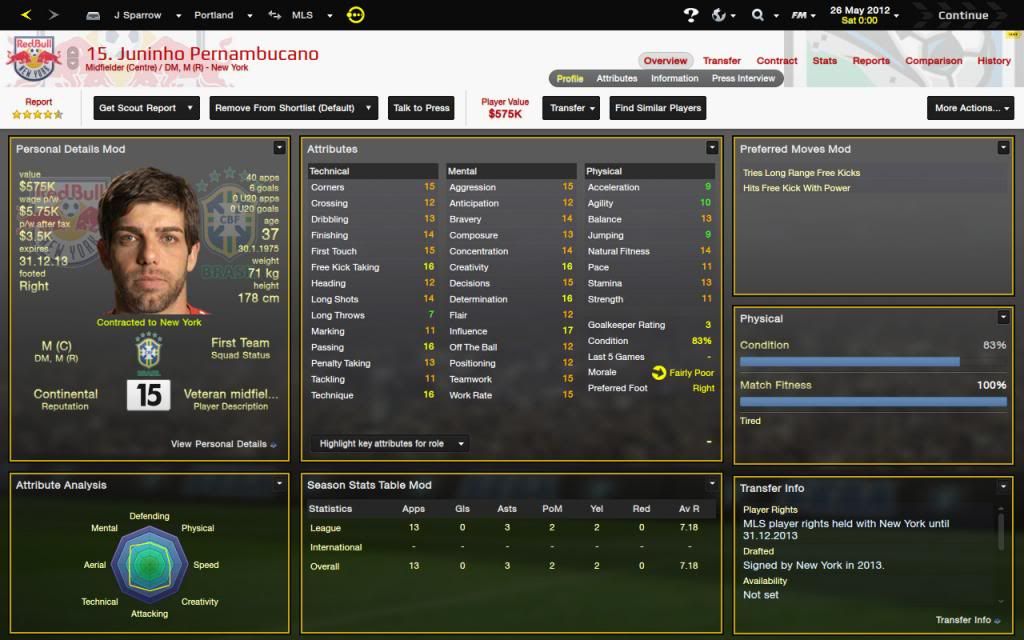Screen dimensions: 1024x640
Task: Open Get Scout Report dropdown
Action: click(146, 108)
